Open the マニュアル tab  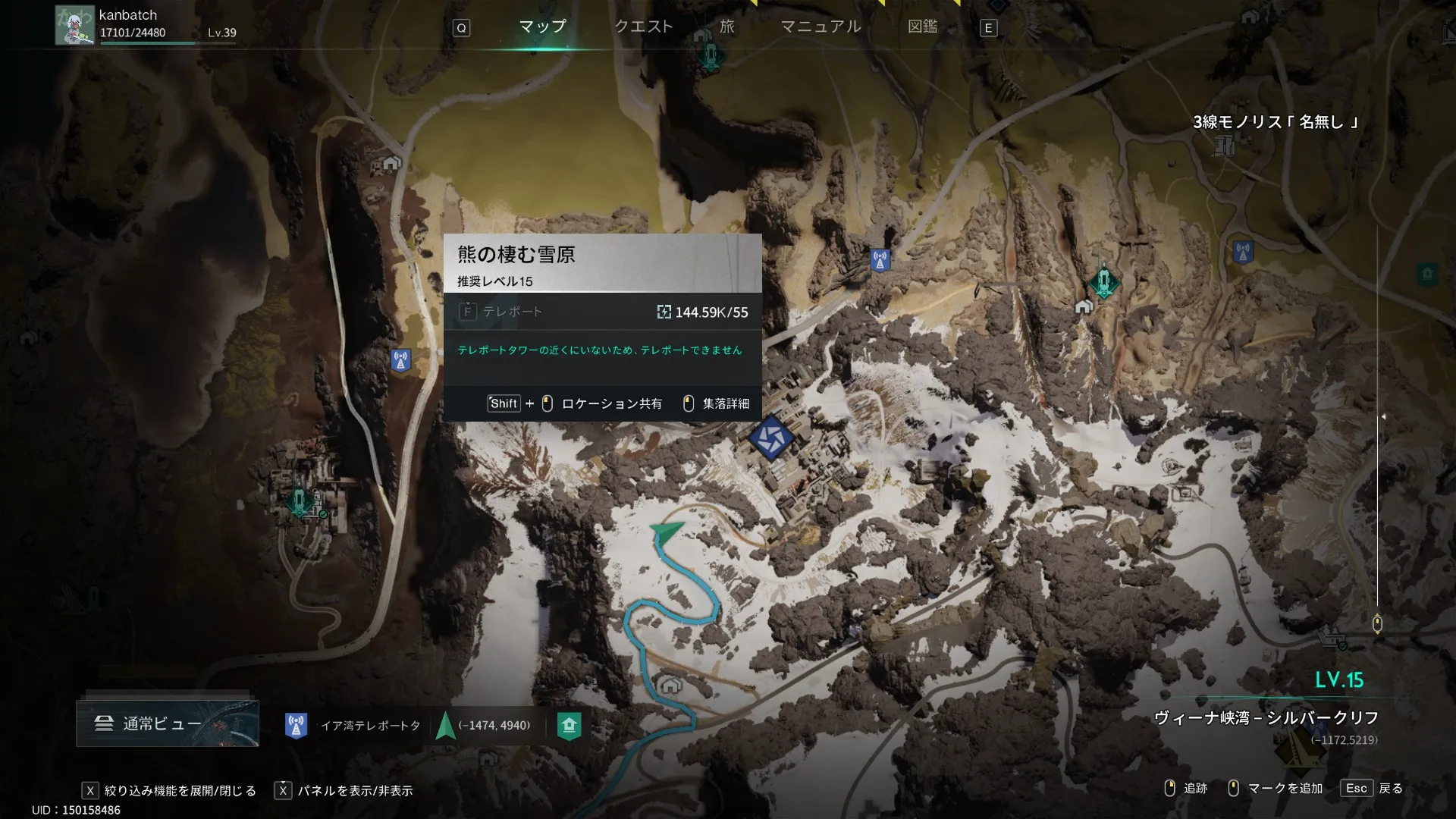[x=821, y=27]
